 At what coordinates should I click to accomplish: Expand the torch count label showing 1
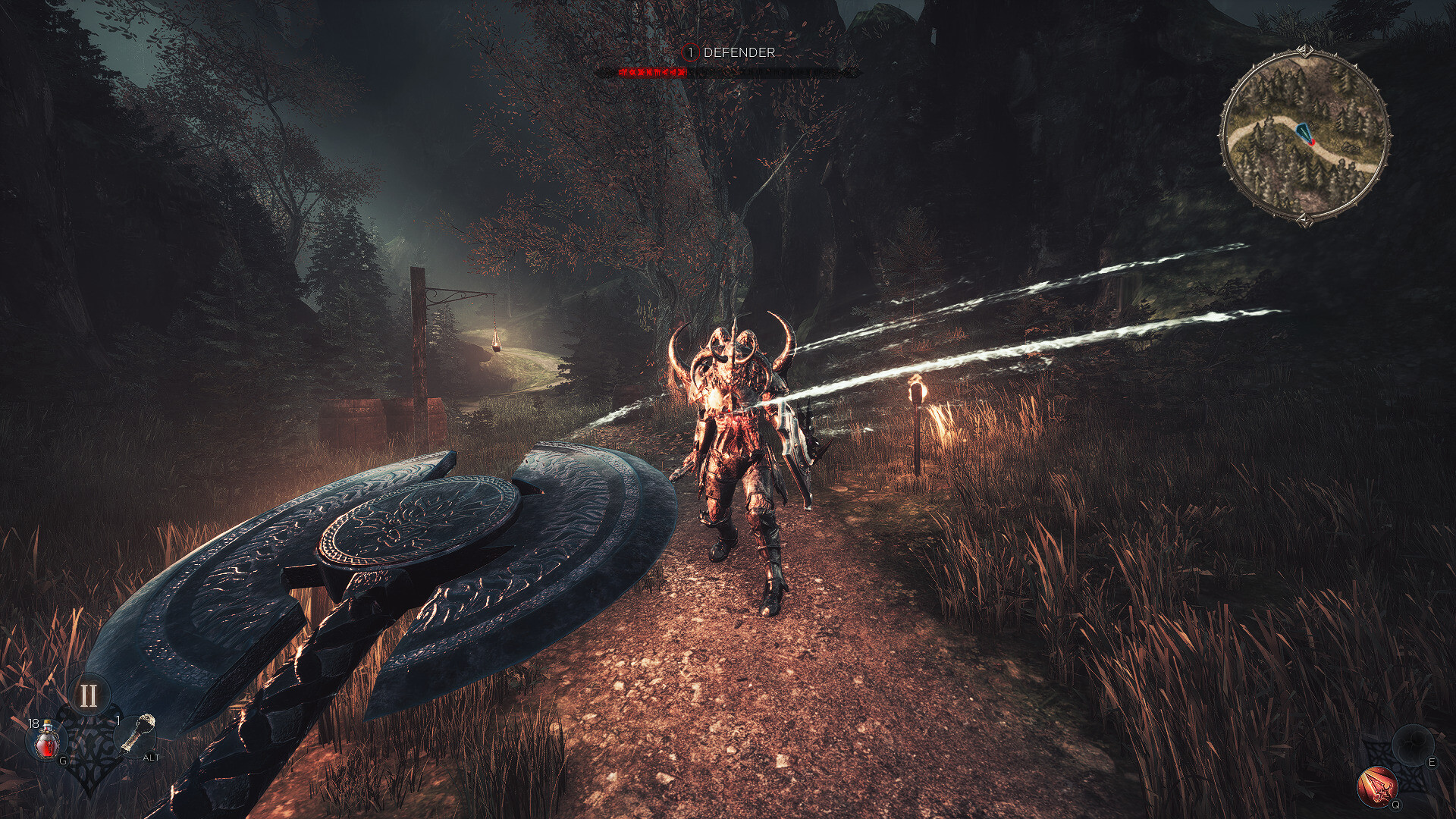[x=118, y=720]
